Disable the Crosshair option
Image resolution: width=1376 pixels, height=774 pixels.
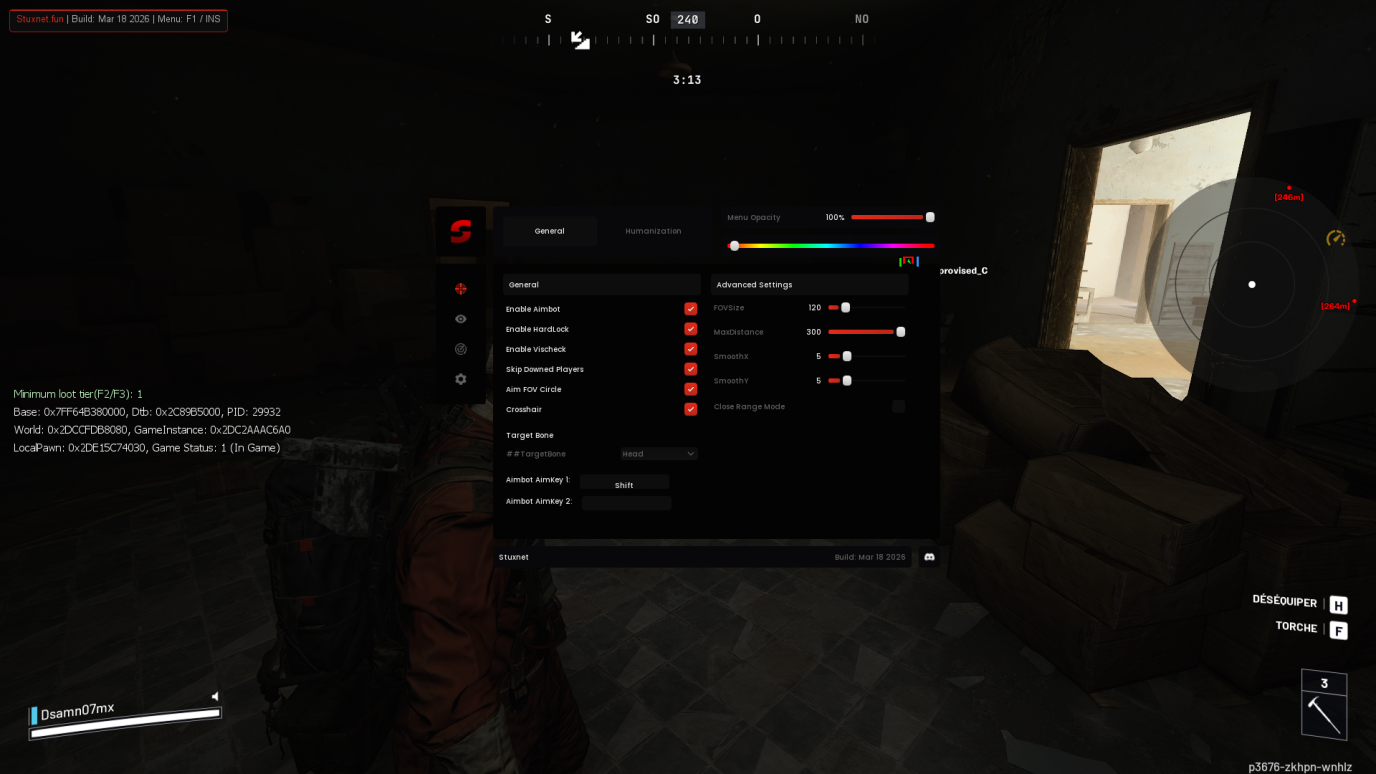[690, 408]
